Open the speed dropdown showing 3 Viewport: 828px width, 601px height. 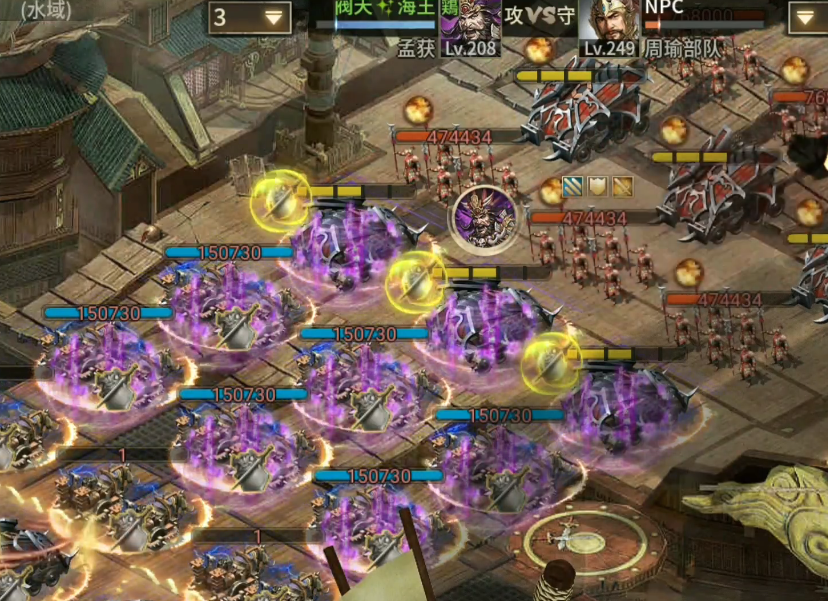pos(250,17)
